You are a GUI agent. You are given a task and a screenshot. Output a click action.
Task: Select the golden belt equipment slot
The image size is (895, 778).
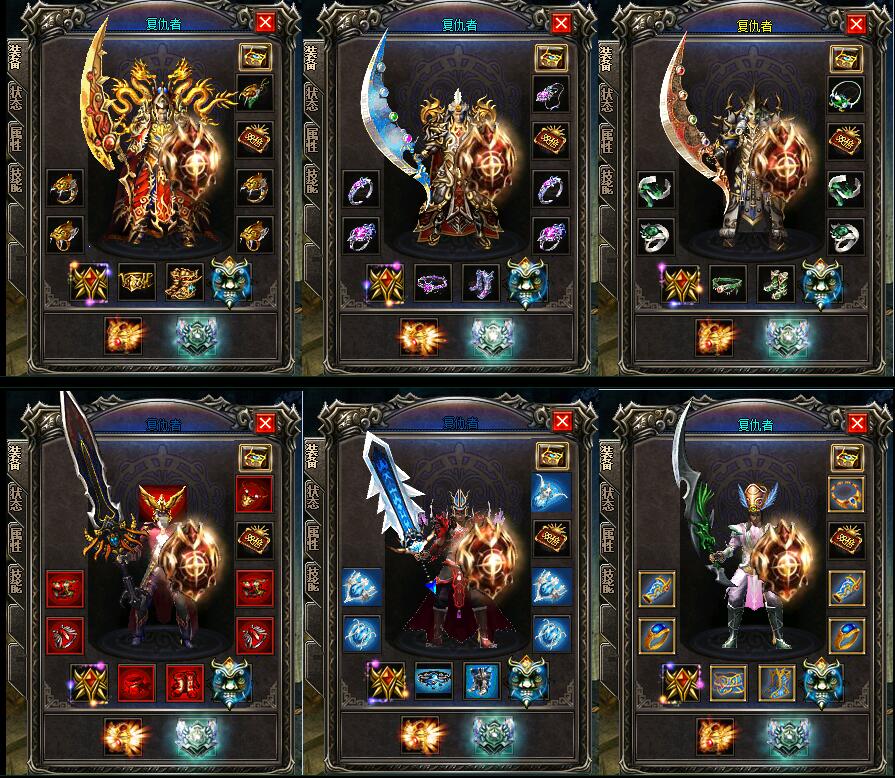pos(137,283)
